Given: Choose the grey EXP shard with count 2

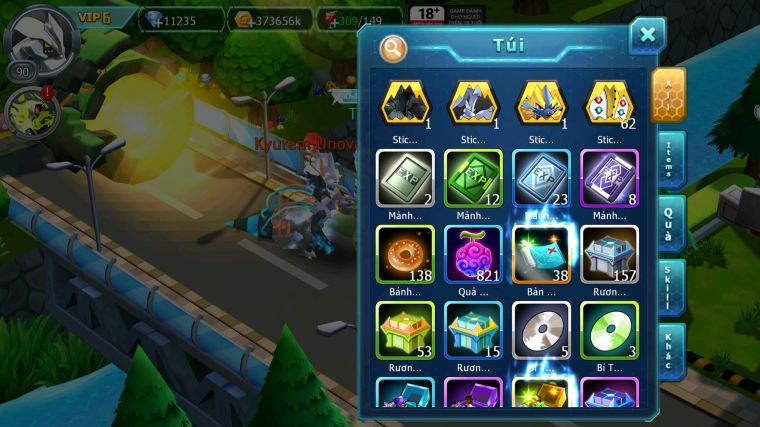Looking at the screenshot, I should [404, 177].
